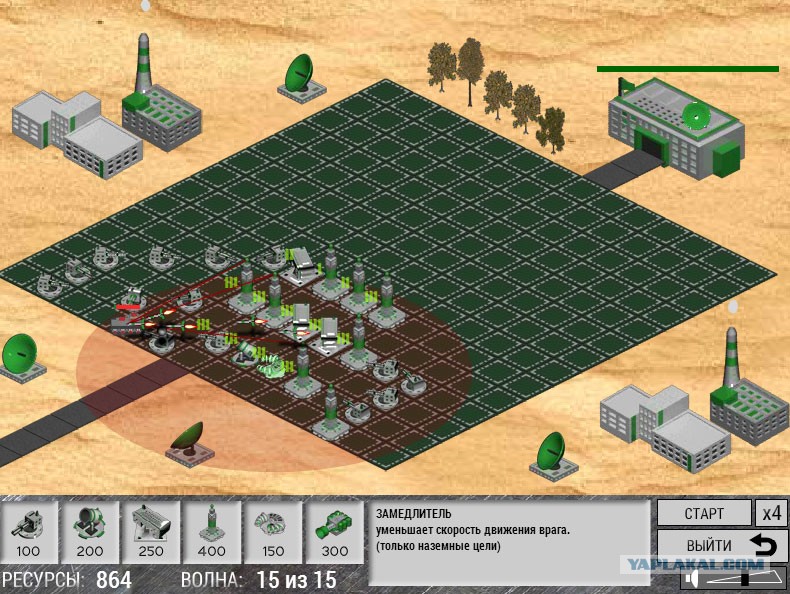The image size is (790, 594).
Task: Adjust the volume slider
Action: point(743,578)
